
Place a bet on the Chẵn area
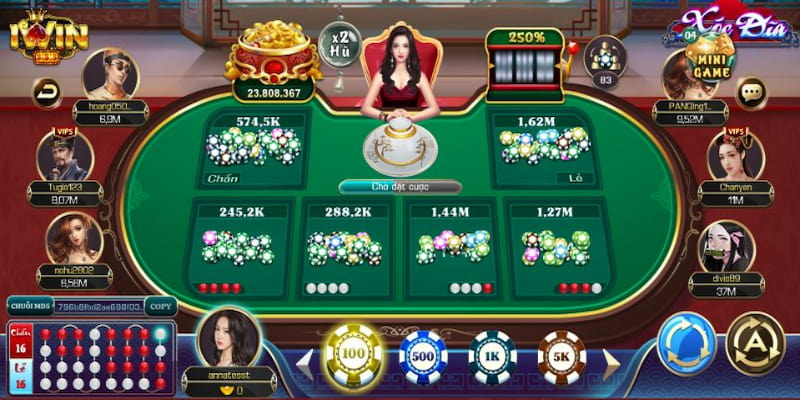click(255, 148)
